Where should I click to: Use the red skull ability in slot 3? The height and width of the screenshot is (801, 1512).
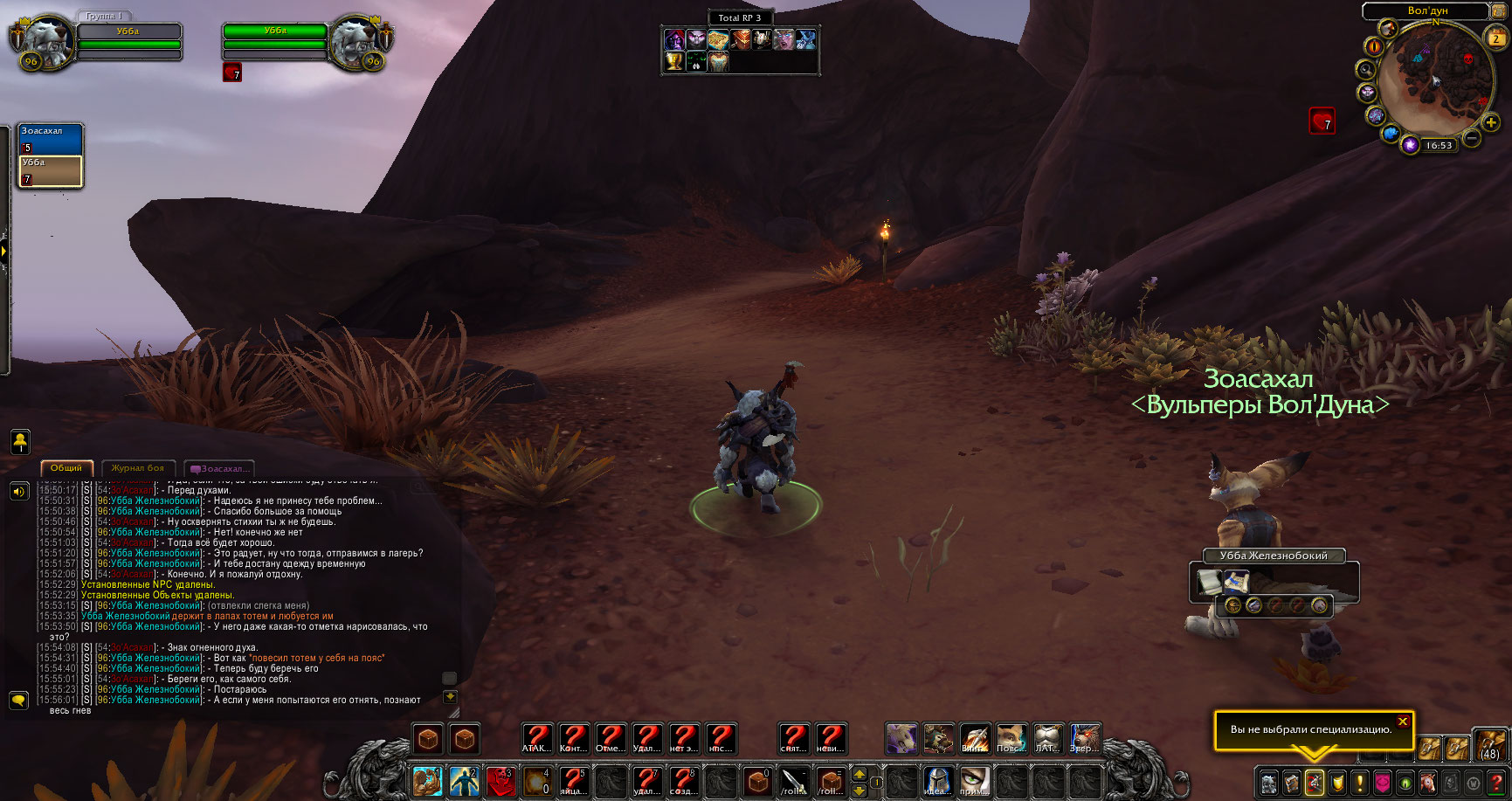pos(501,780)
